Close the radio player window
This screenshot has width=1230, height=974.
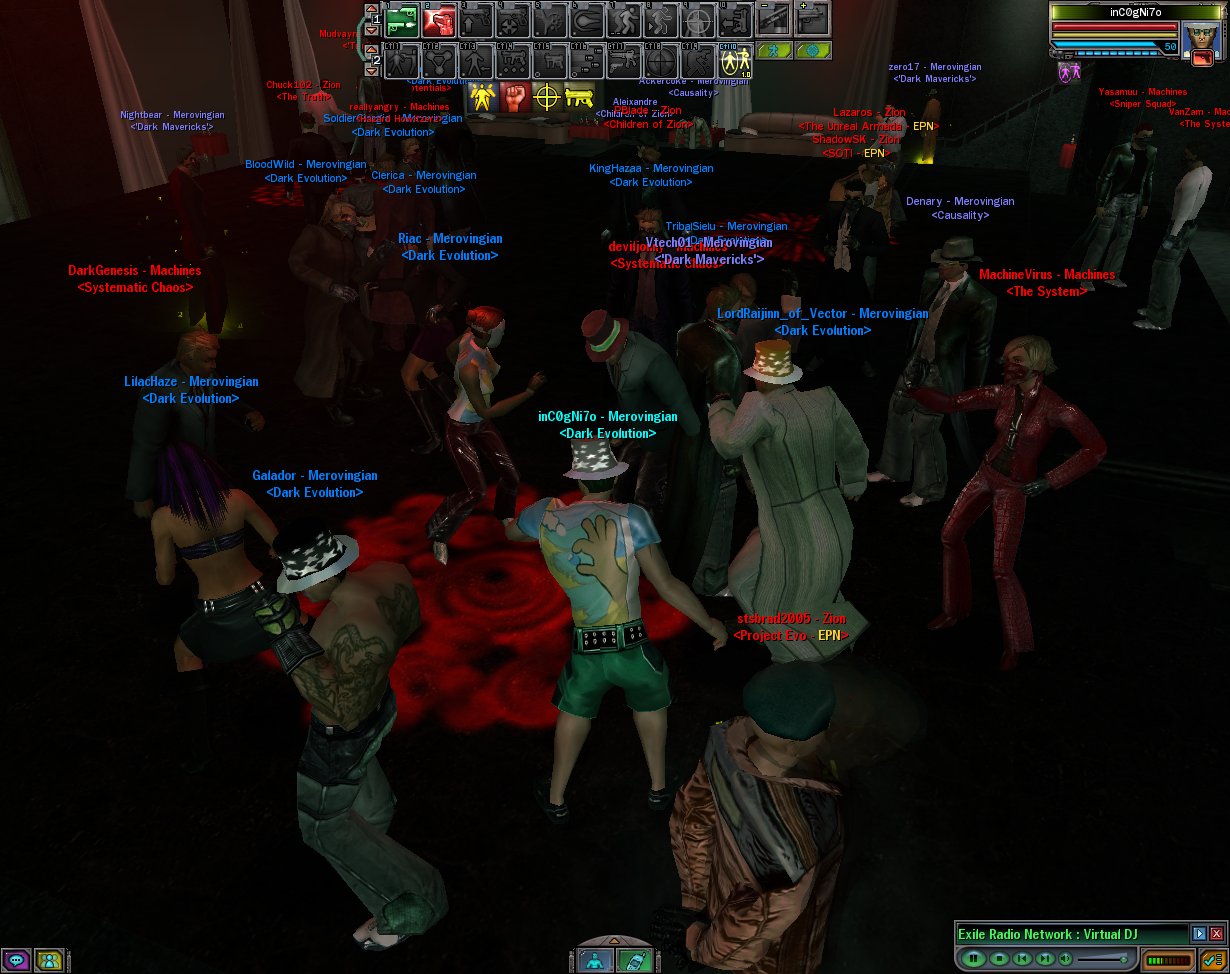(x=1216, y=933)
